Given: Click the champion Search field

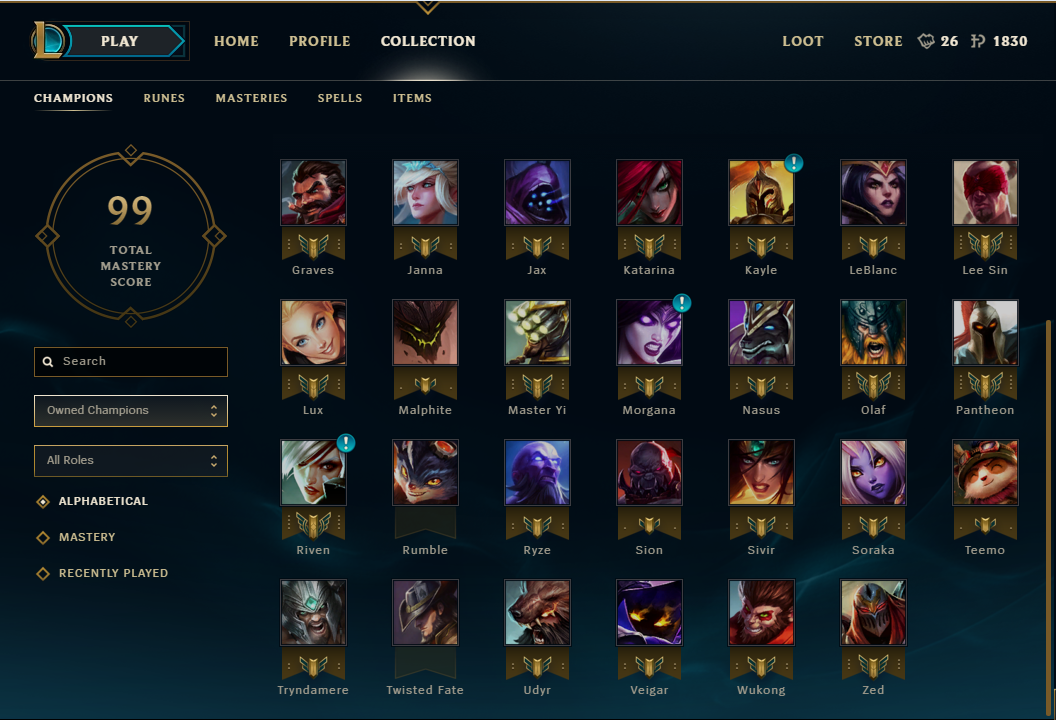Looking at the screenshot, I should pyautogui.click(x=131, y=362).
